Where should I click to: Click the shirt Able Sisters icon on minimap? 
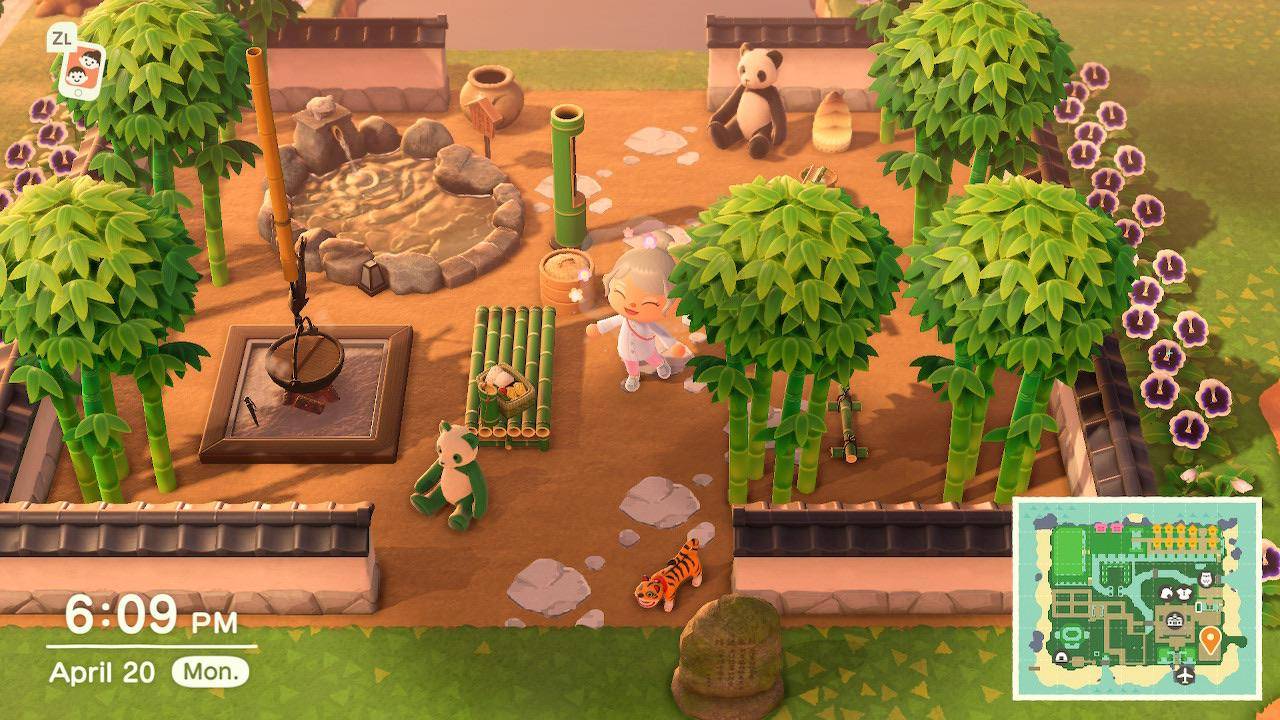tap(1183, 593)
